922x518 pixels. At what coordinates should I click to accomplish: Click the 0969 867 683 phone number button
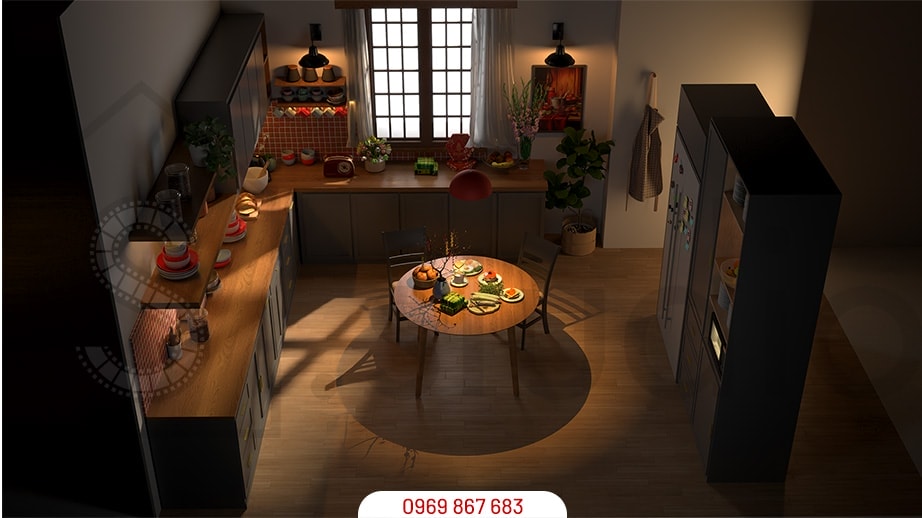(x=461, y=505)
